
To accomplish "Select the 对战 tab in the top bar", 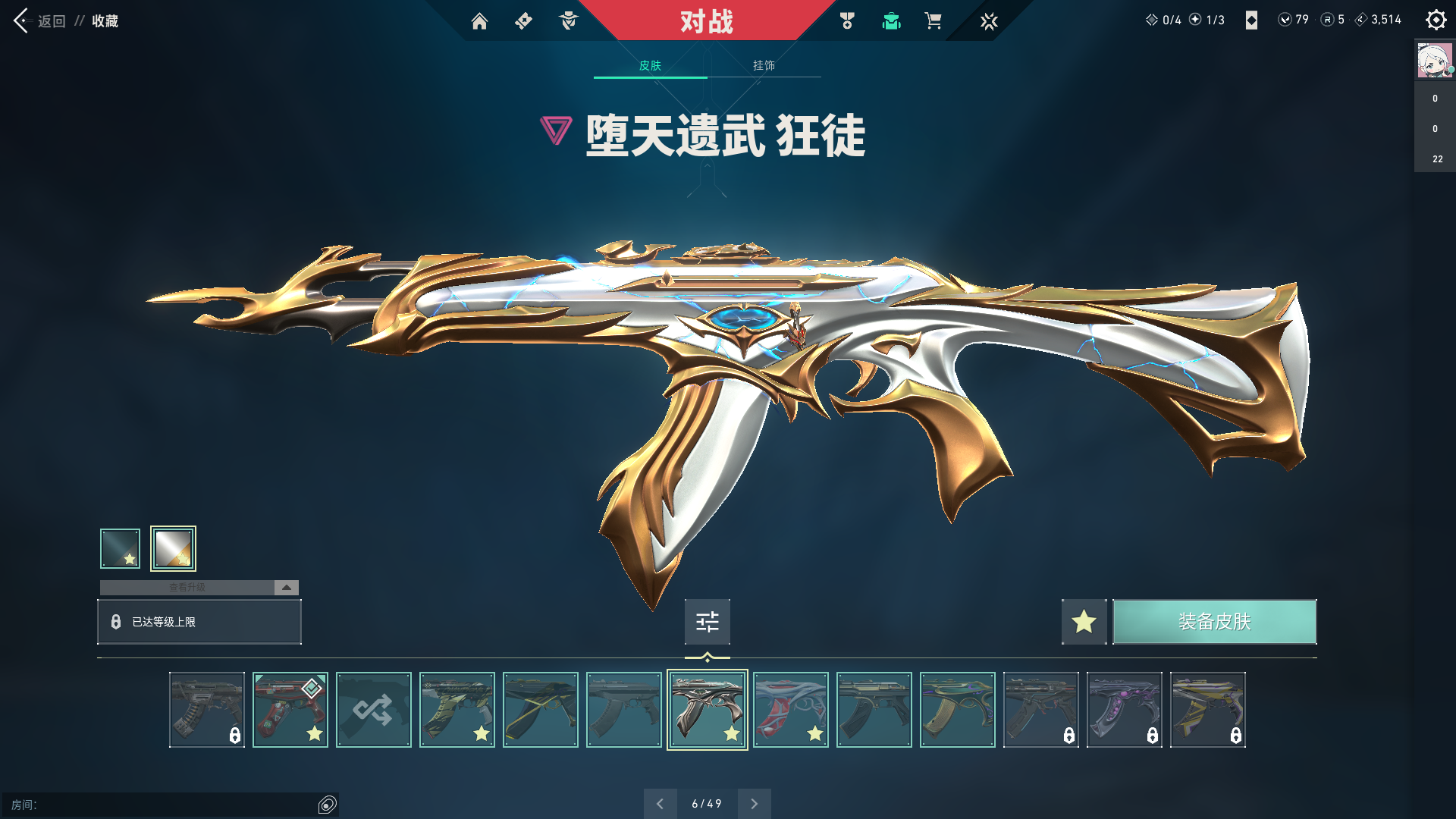I will [x=705, y=21].
